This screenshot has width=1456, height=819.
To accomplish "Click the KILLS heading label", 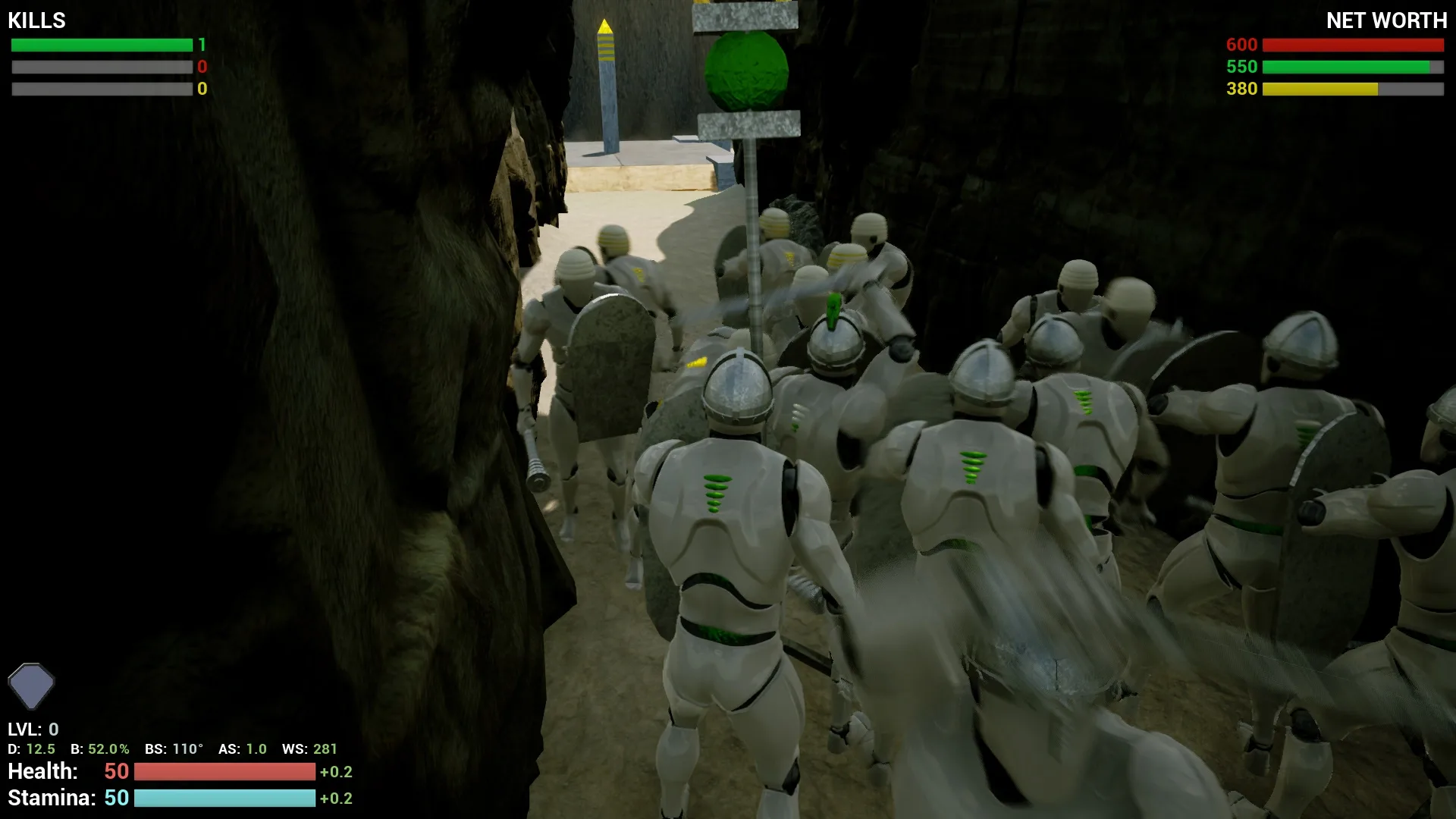I will point(35,20).
